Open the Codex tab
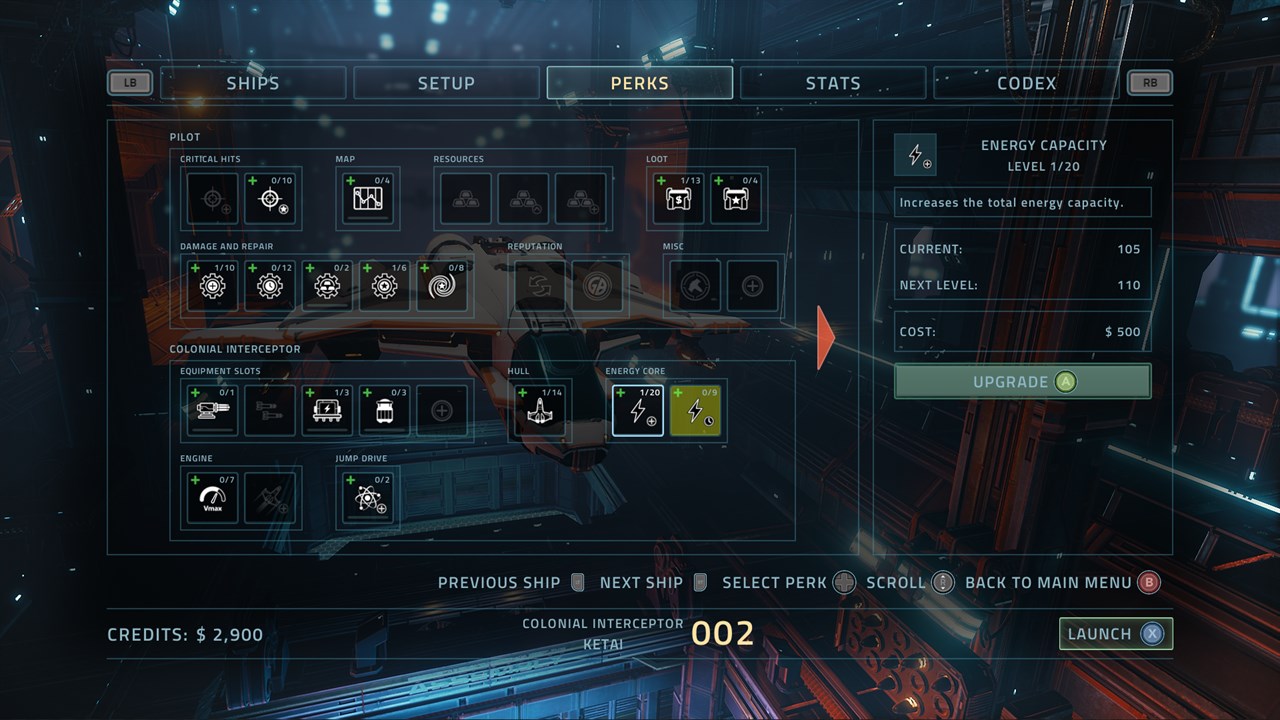Viewport: 1280px width, 720px height. (x=1026, y=83)
